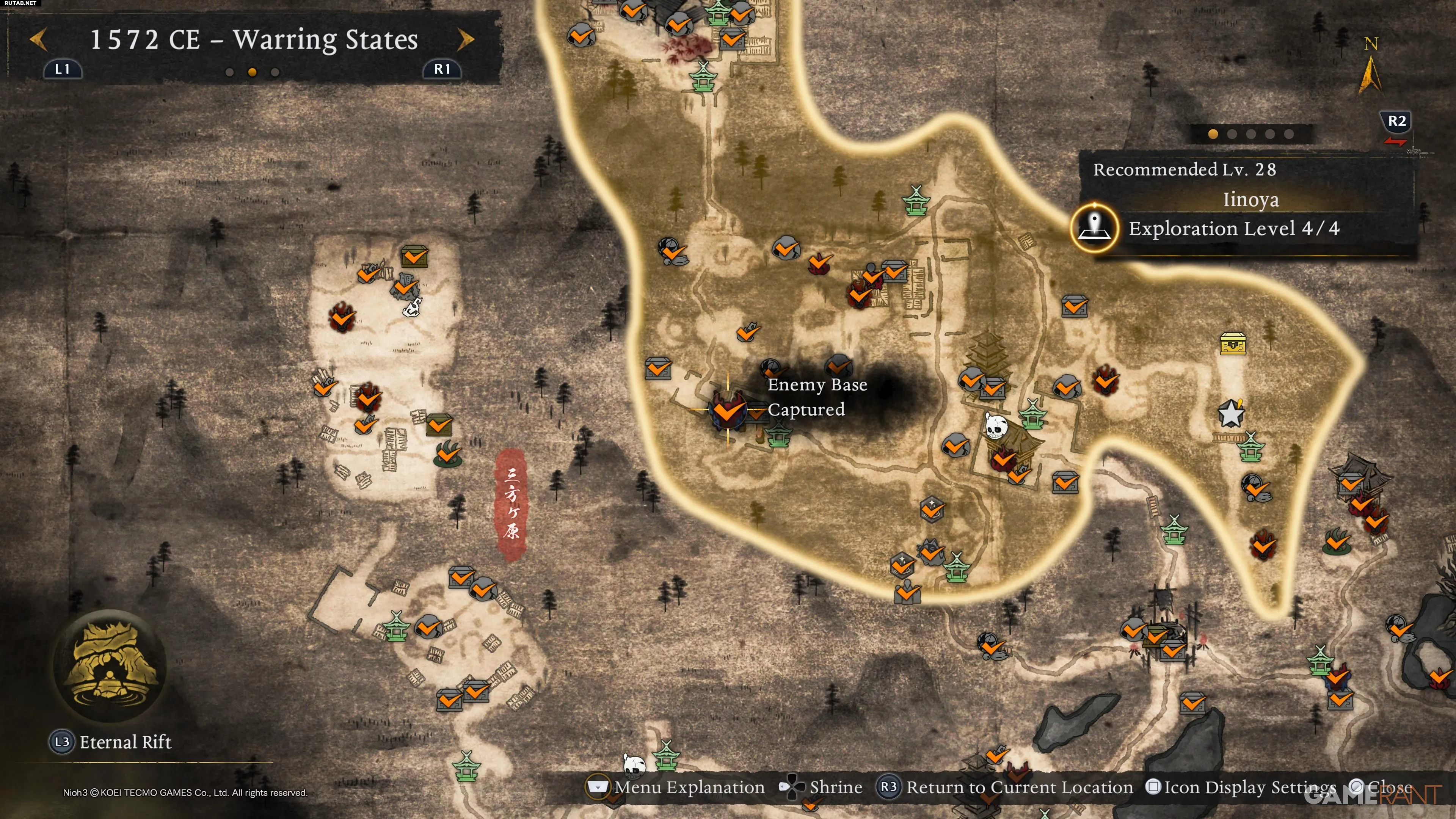Select the golden treasure chest map marker

click(x=1233, y=343)
